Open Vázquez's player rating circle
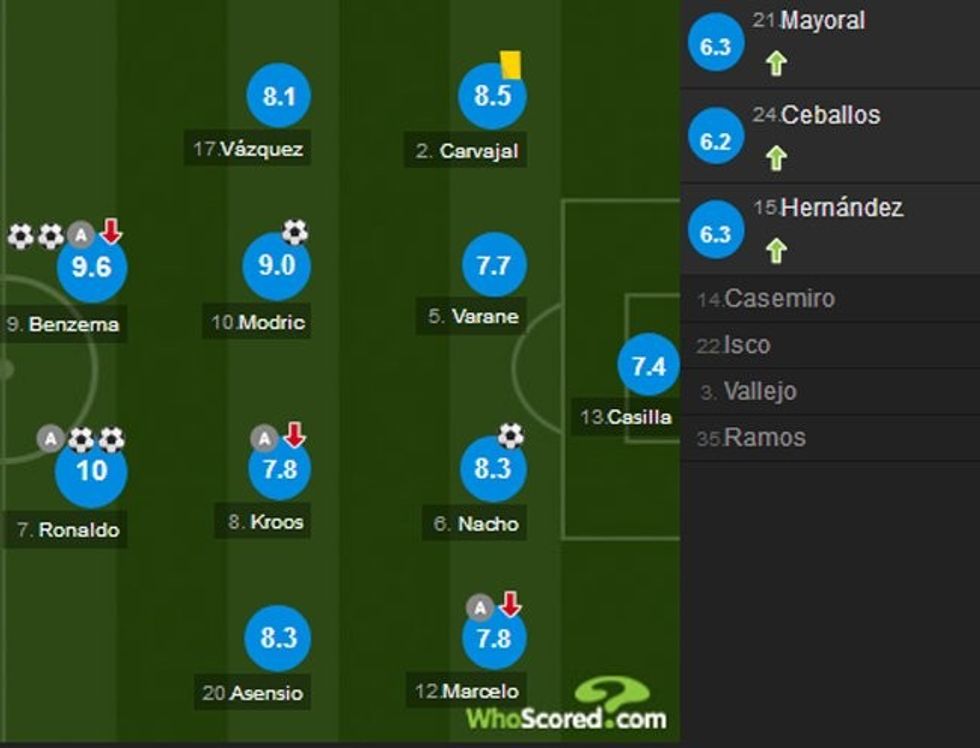Screen dimensions: 980x748 pos(279,96)
